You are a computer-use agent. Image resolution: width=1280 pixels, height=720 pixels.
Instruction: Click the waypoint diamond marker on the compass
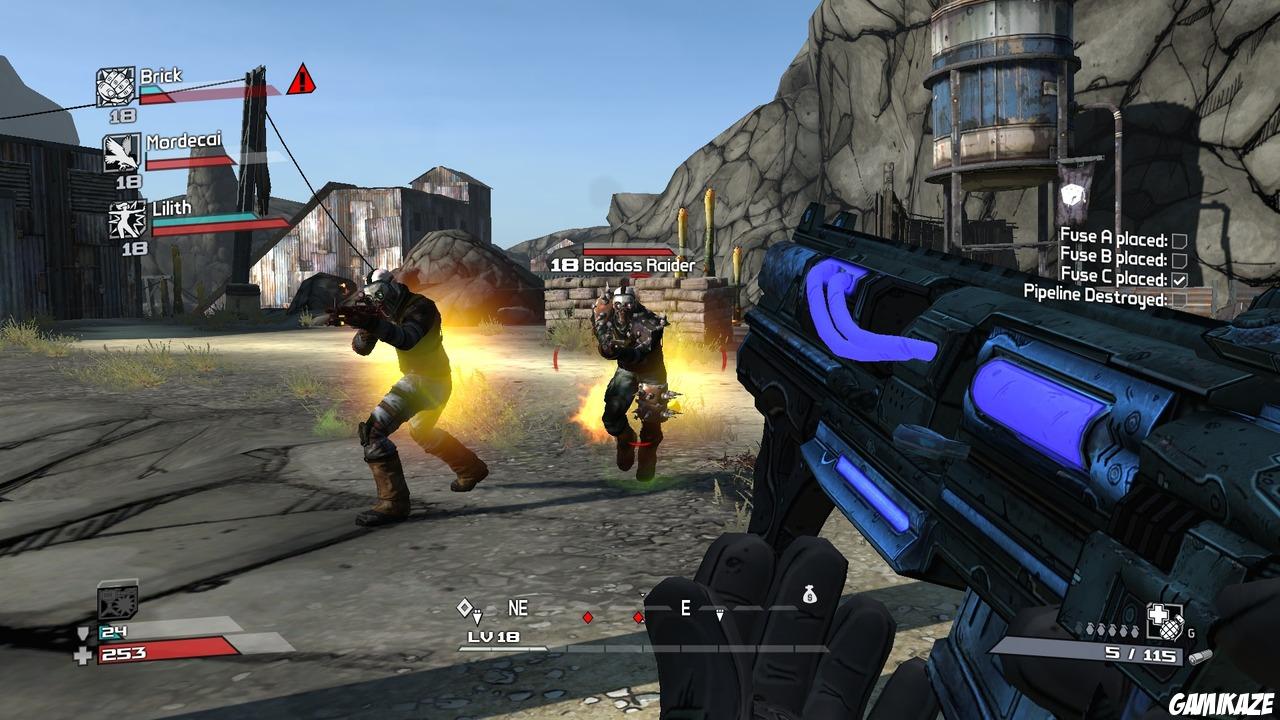coord(466,606)
